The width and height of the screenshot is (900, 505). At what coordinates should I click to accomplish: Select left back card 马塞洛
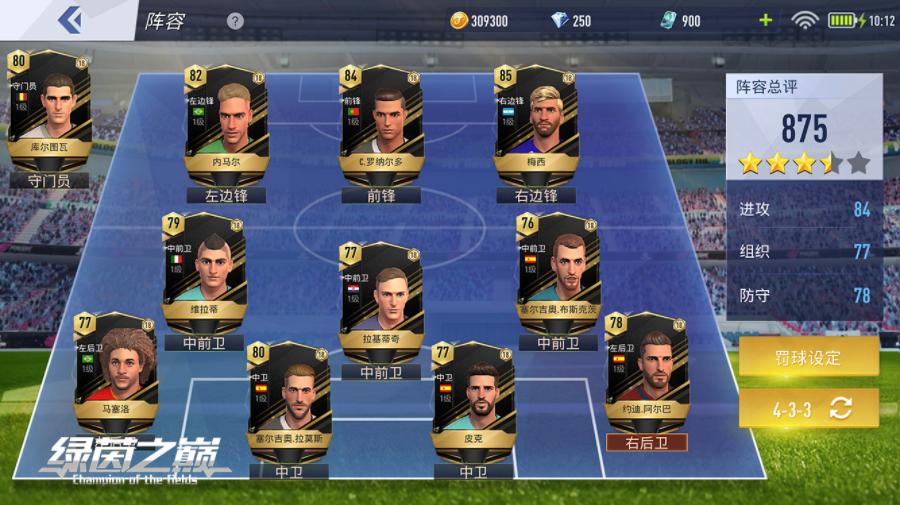(x=116, y=370)
